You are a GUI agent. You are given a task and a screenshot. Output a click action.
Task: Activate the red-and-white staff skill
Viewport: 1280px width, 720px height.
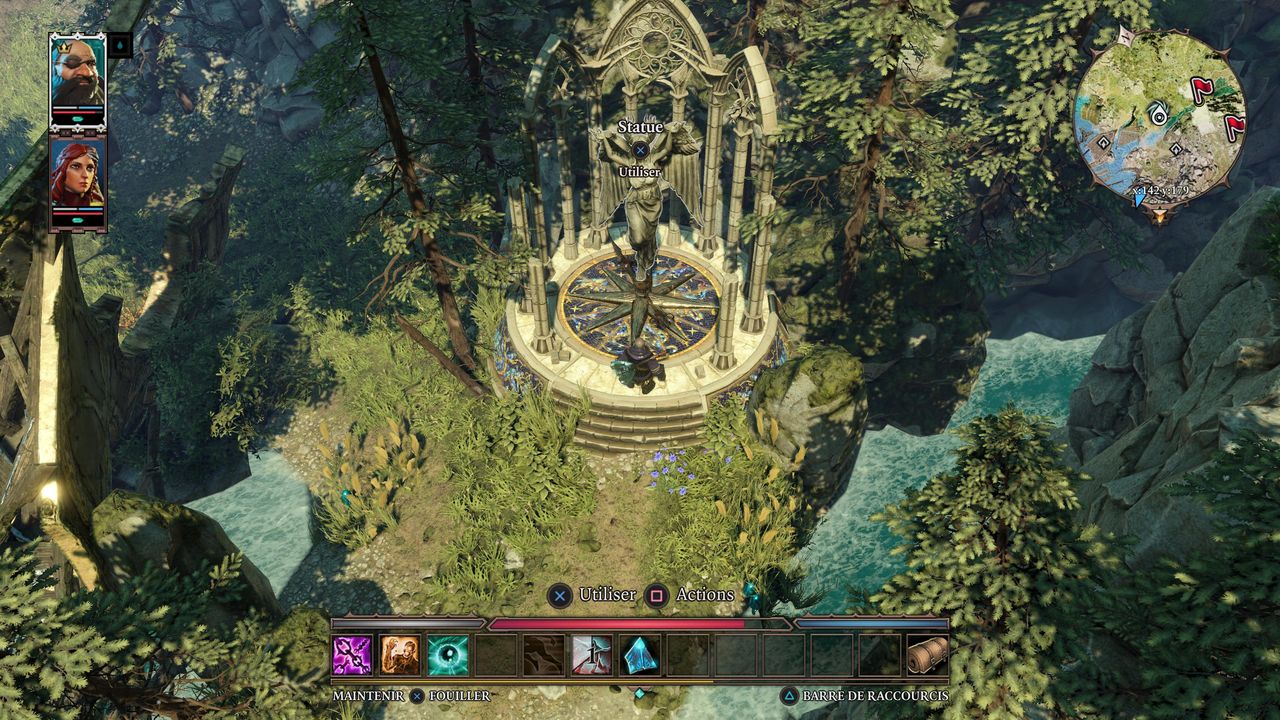(x=592, y=655)
